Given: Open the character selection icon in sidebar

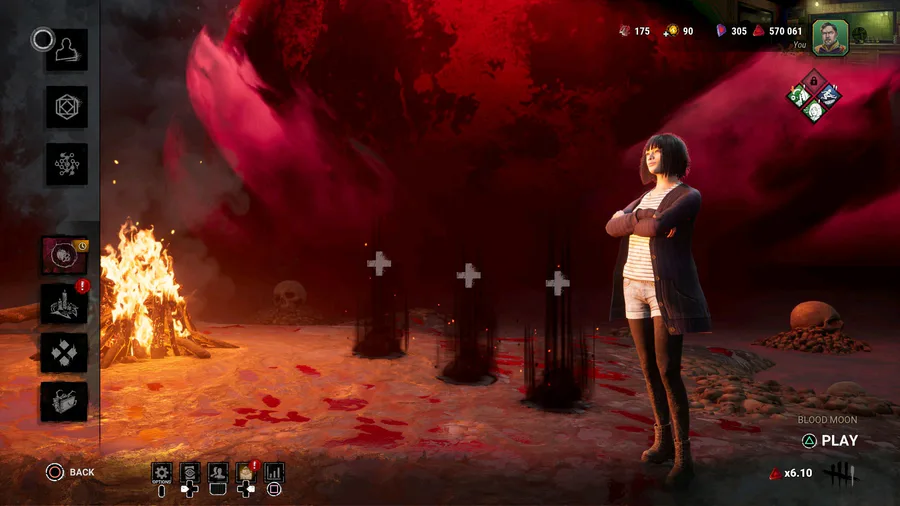Looking at the screenshot, I should tap(66, 50).
